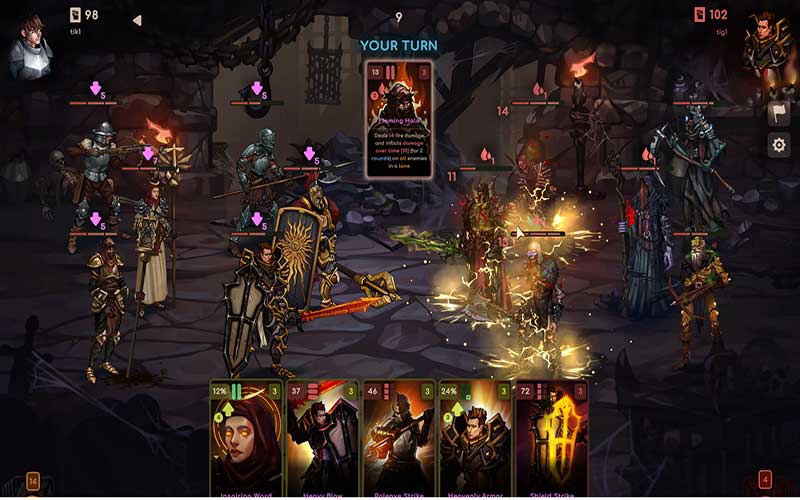Select the Inspiring Word card
Image resolution: width=800 pixels, height=500 pixels.
point(247,438)
